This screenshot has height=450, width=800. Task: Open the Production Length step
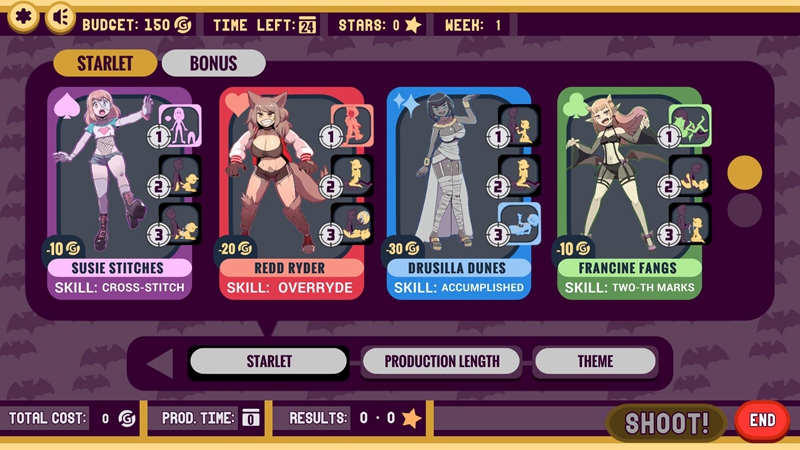tap(440, 361)
